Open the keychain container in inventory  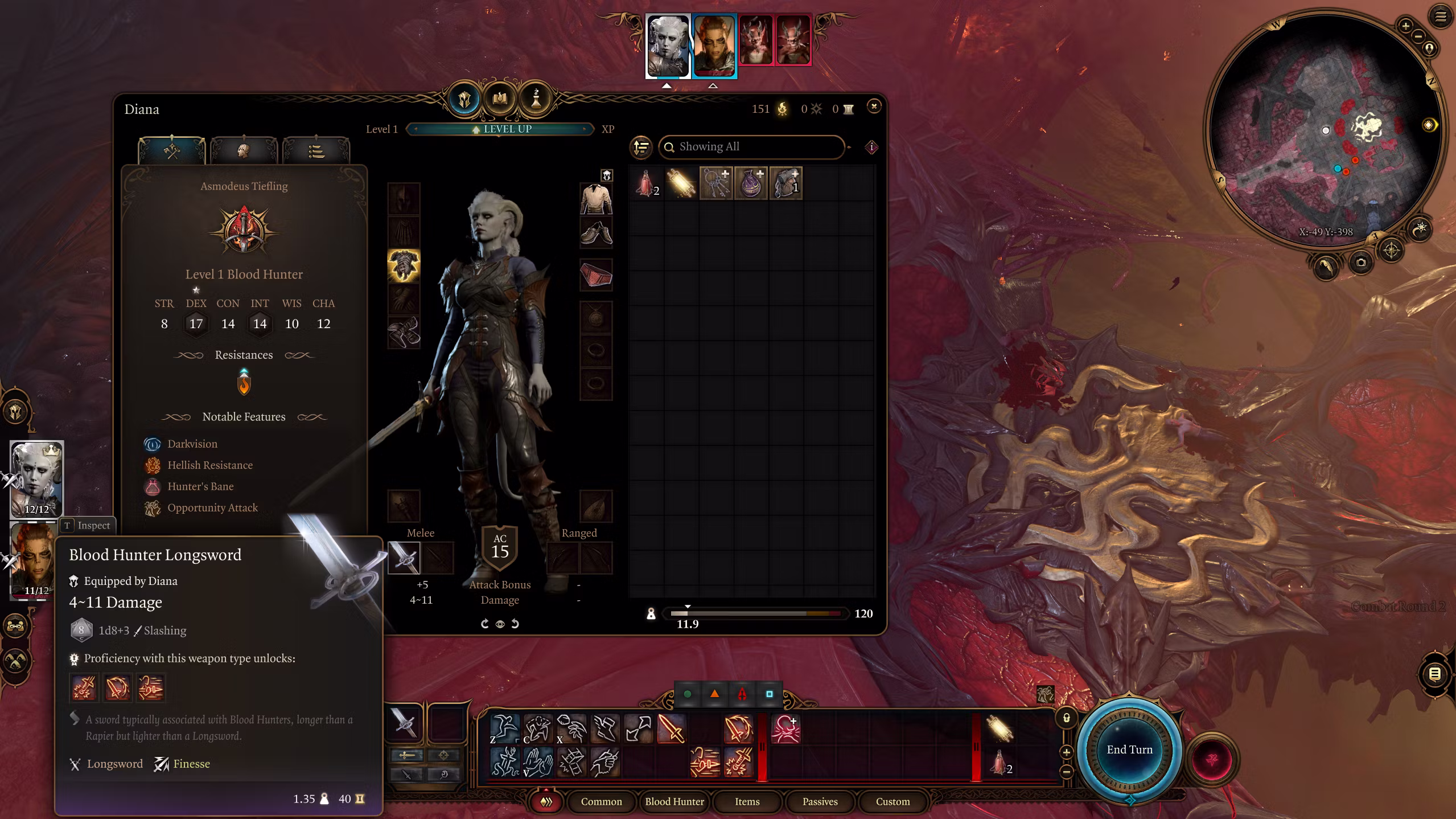click(x=715, y=183)
